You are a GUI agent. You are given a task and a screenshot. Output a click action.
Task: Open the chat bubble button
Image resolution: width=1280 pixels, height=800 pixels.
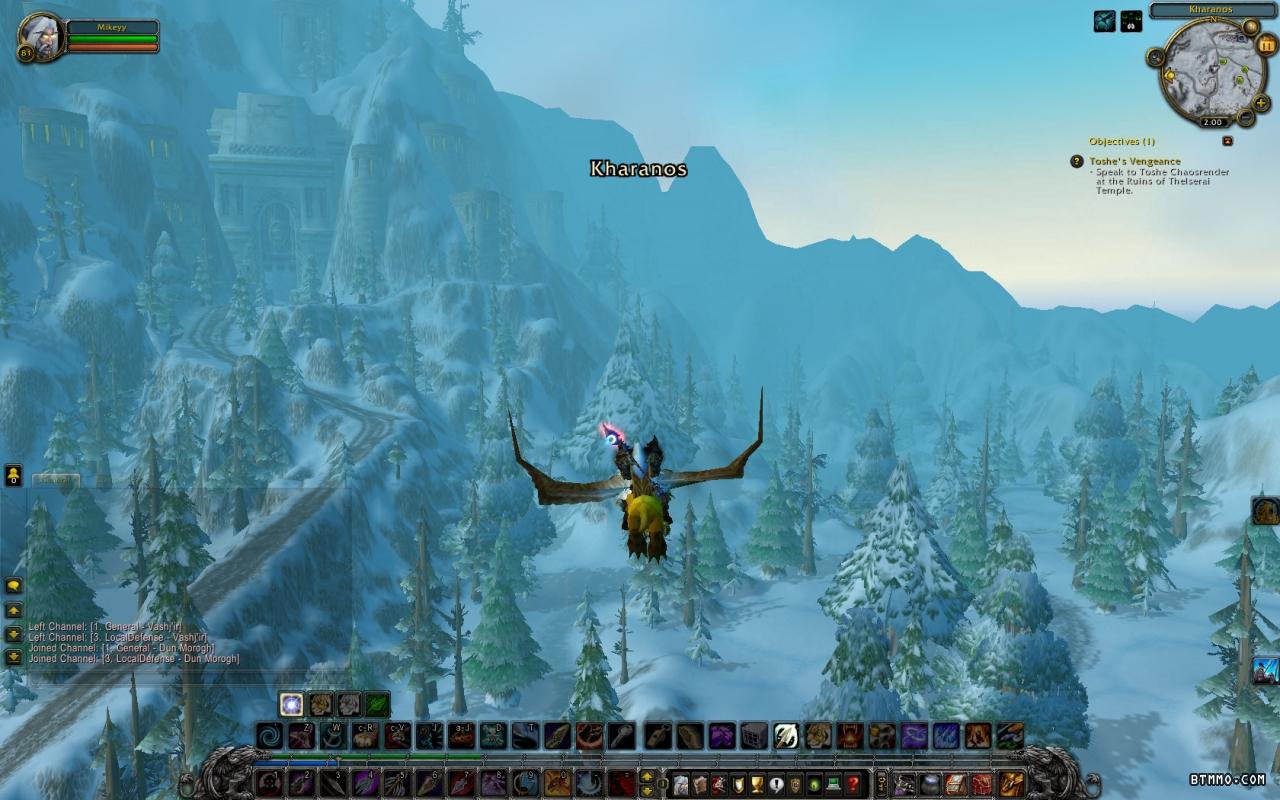click(13, 586)
